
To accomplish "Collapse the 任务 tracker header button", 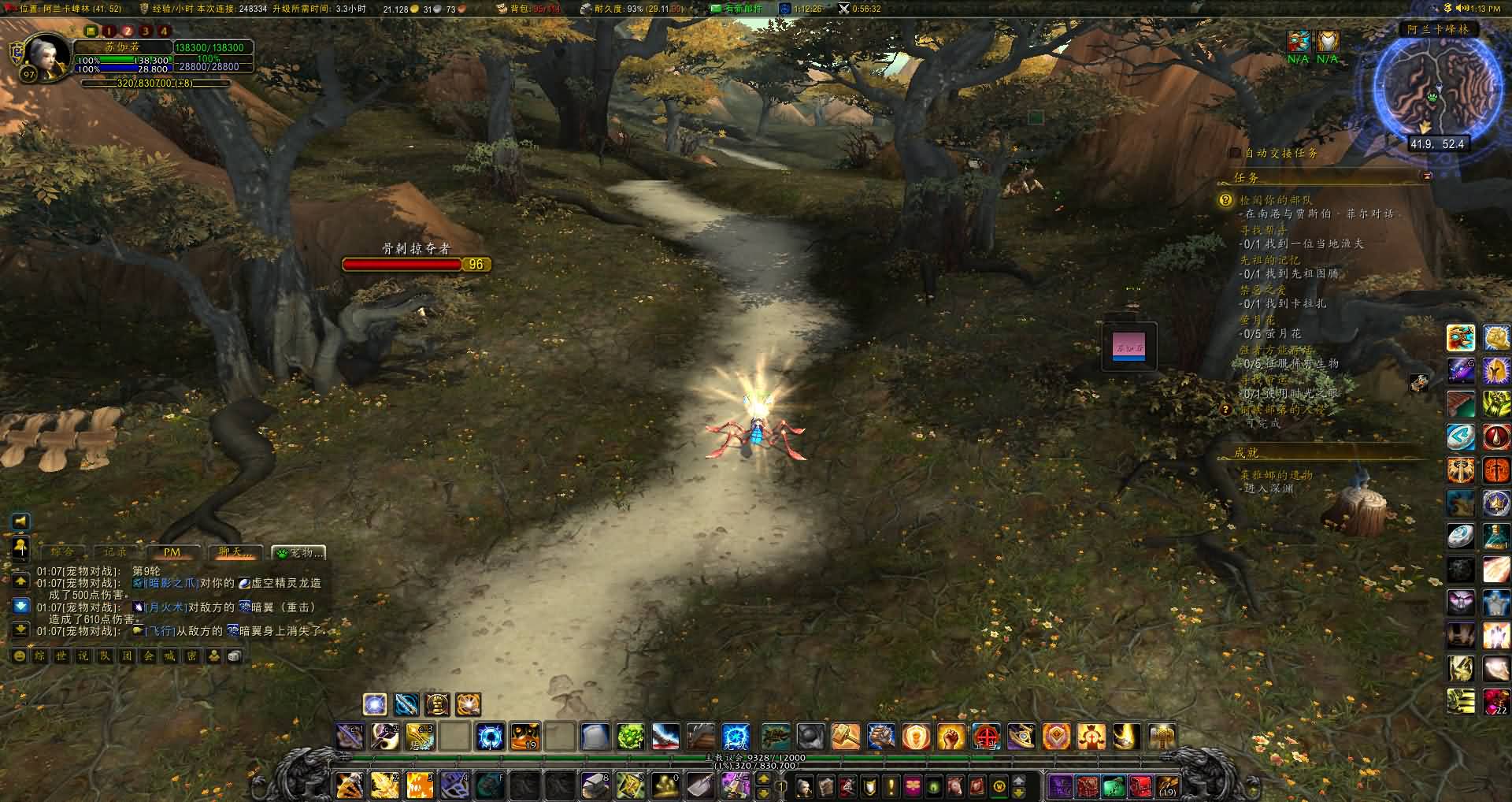I will [x=1426, y=176].
